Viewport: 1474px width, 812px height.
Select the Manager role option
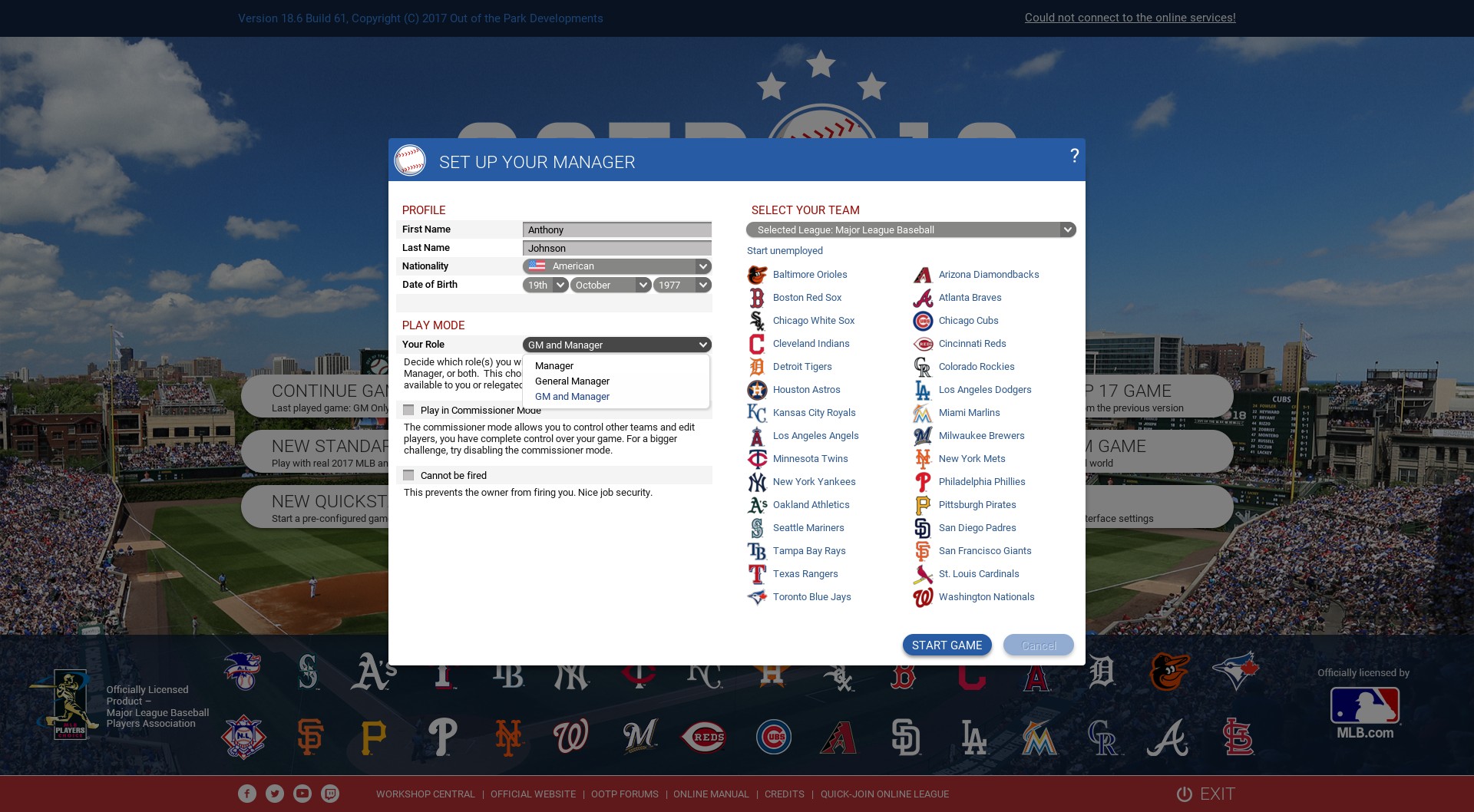(554, 366)
